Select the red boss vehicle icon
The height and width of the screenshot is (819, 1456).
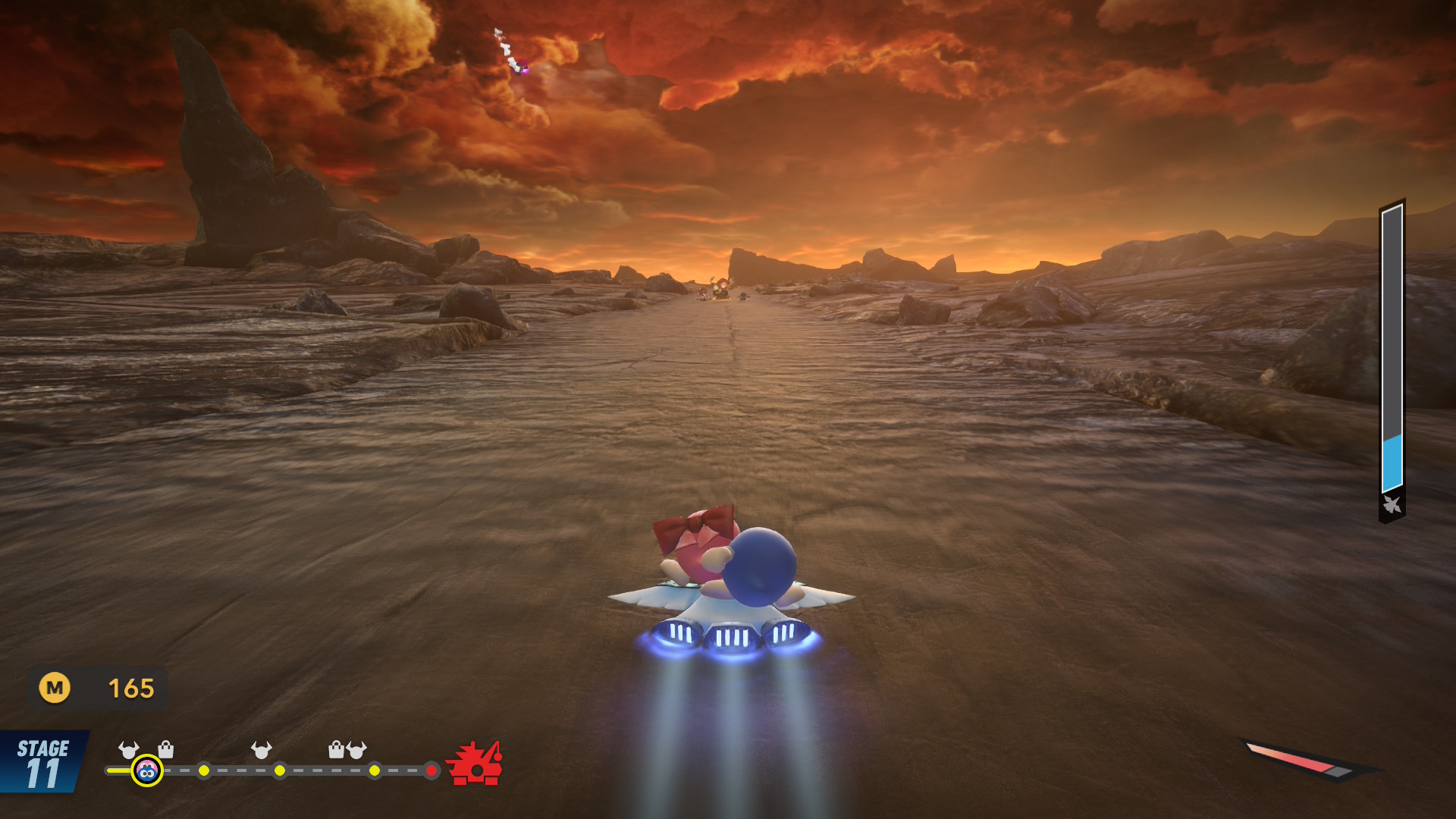(x=475, y=764)
